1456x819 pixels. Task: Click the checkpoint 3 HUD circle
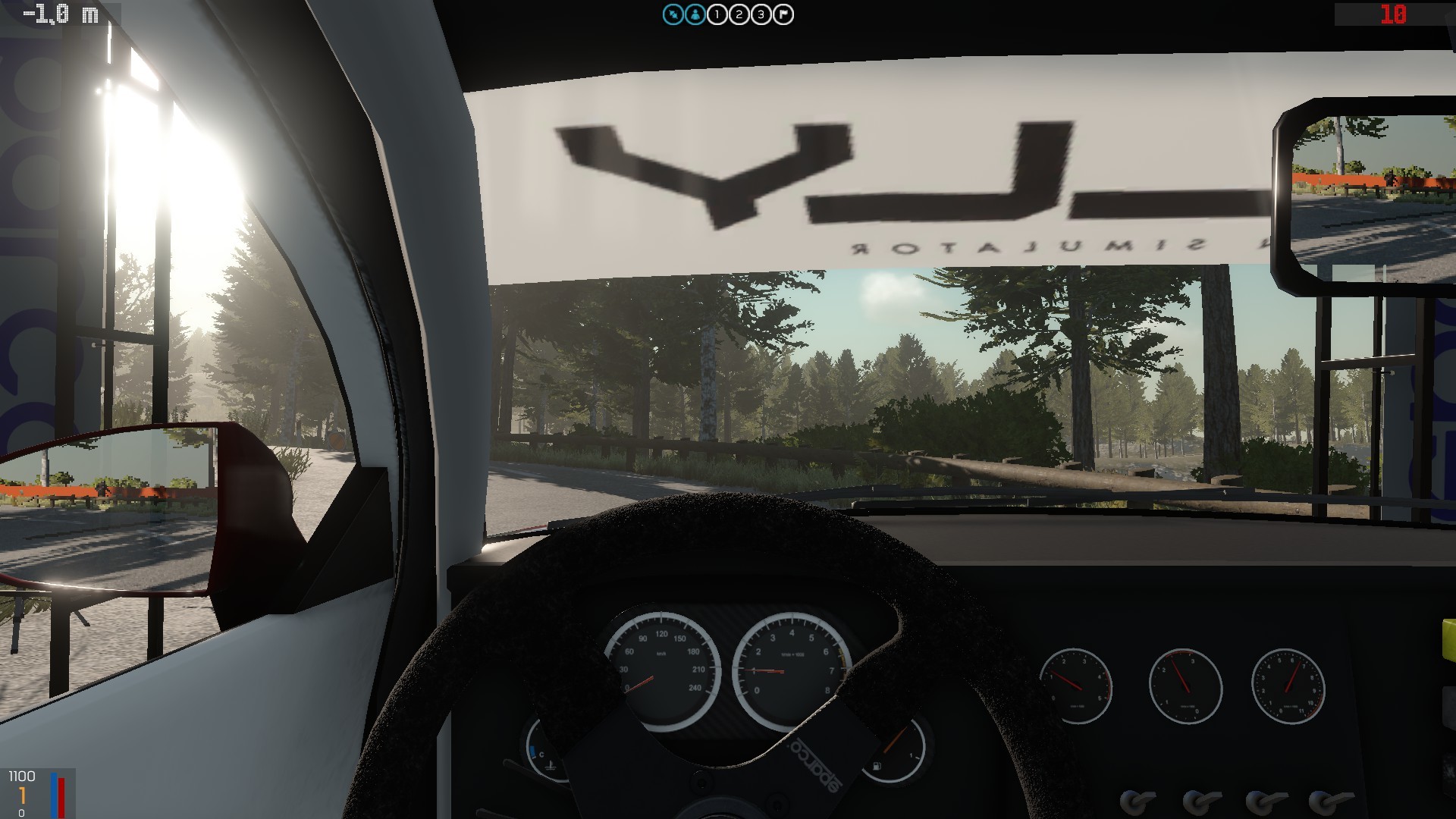point(759,14)
